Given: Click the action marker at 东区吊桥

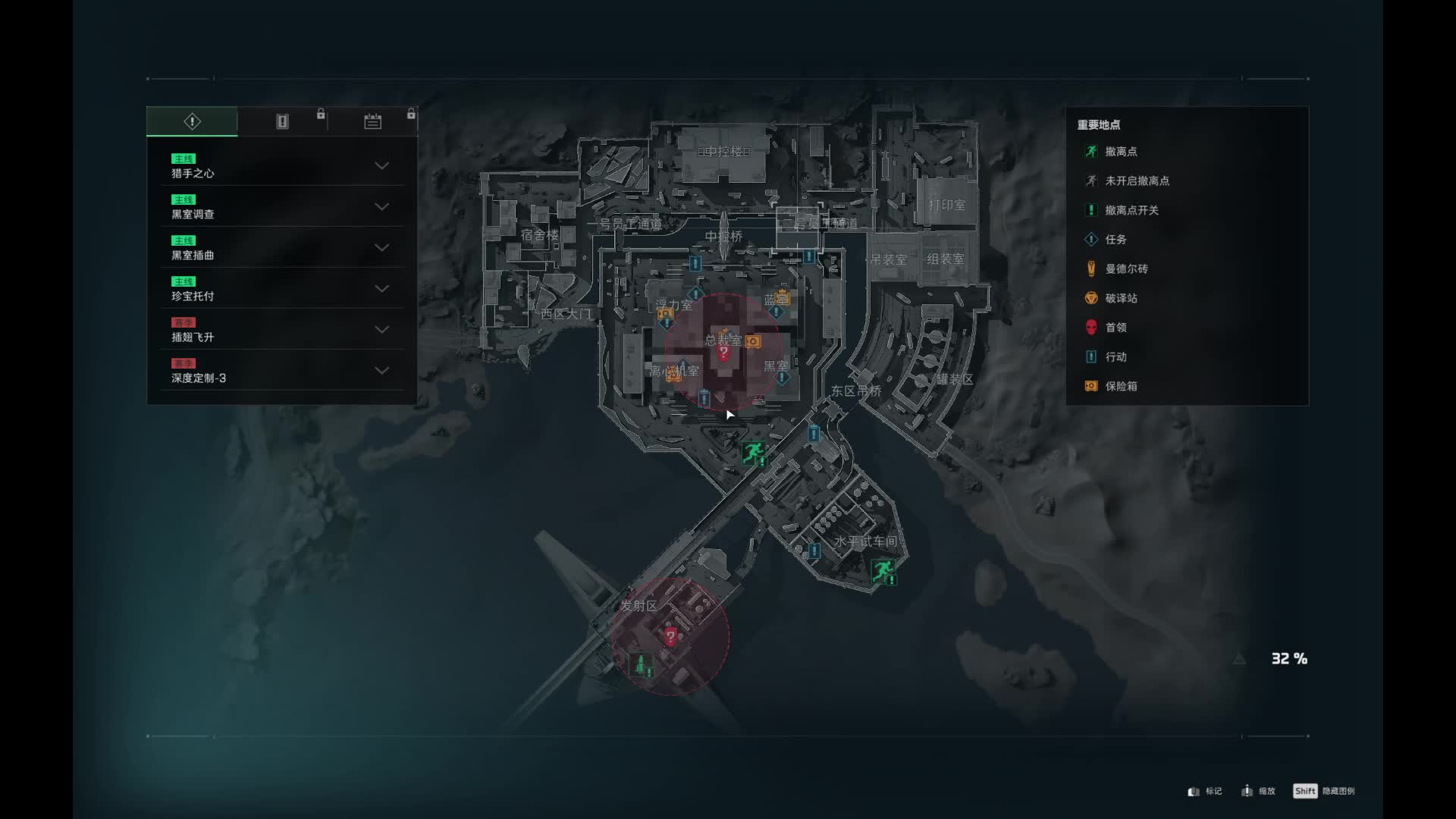Looking at the screenshot, I should (814, 434).
